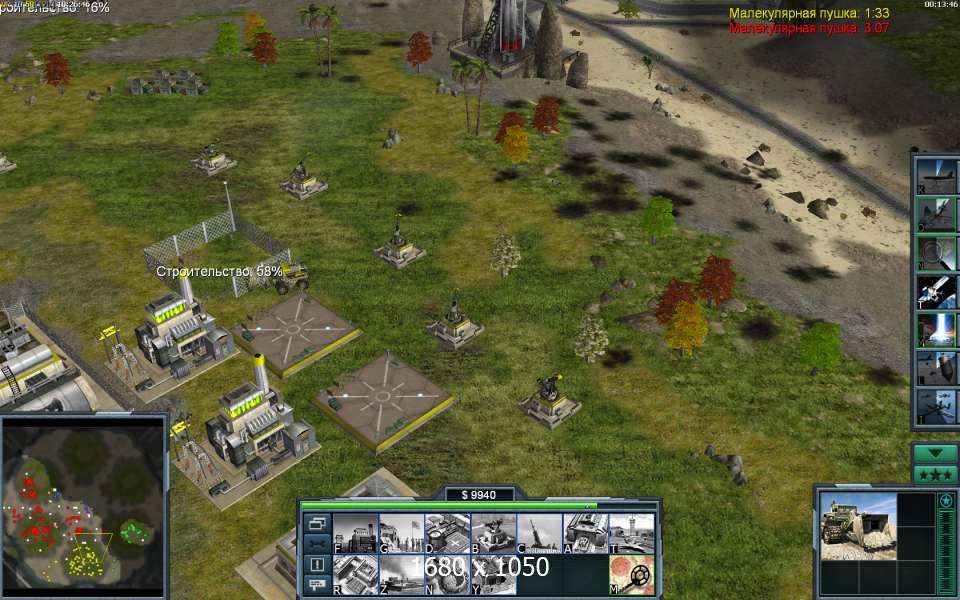Fire the blue particle beam power shortcut
The height and width of the screenshot is (600, 960).
(x=937, y=329)
